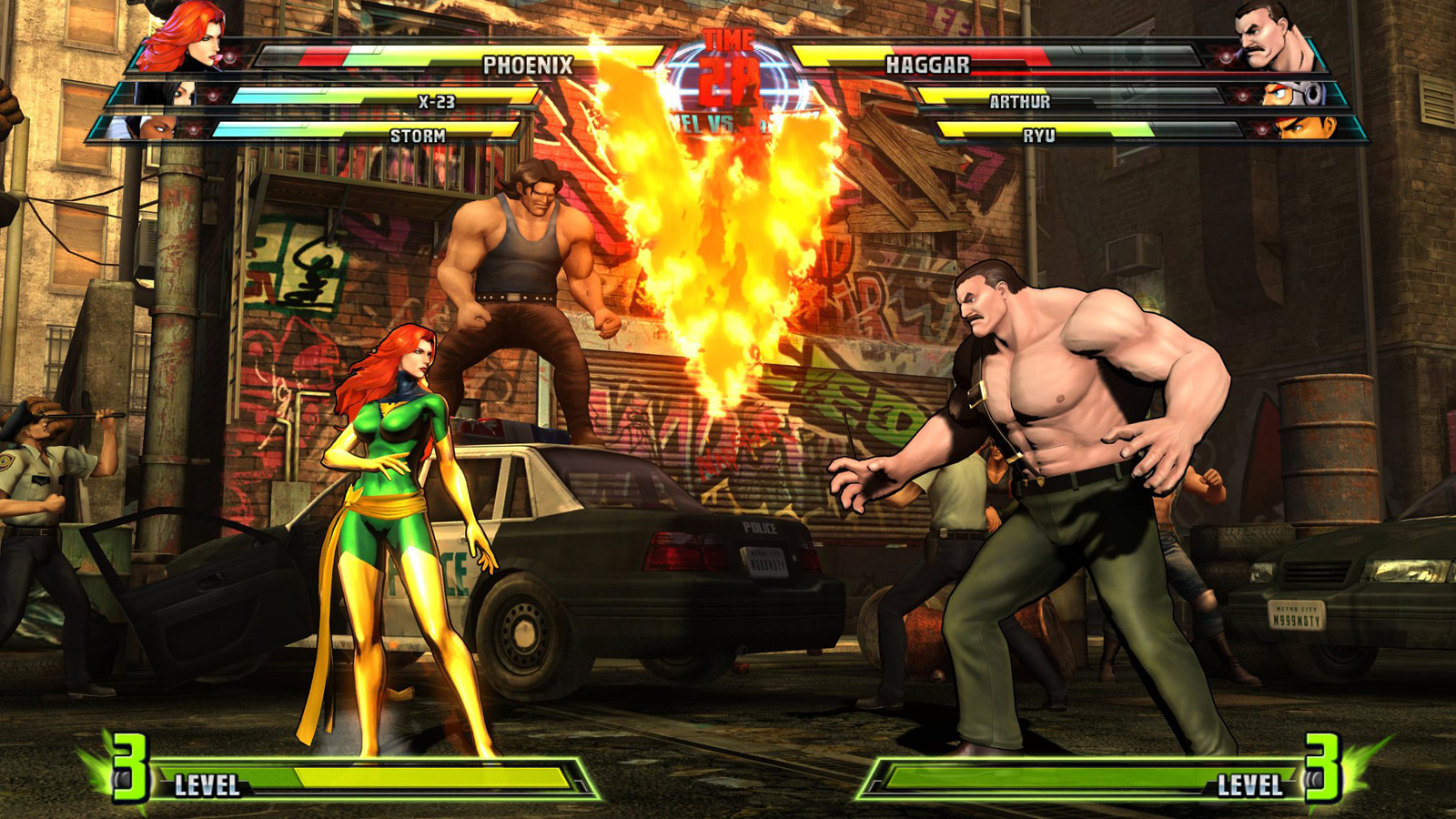
Task: Toggle the indicator light next to X-23's bar
Action: (212, 96)
